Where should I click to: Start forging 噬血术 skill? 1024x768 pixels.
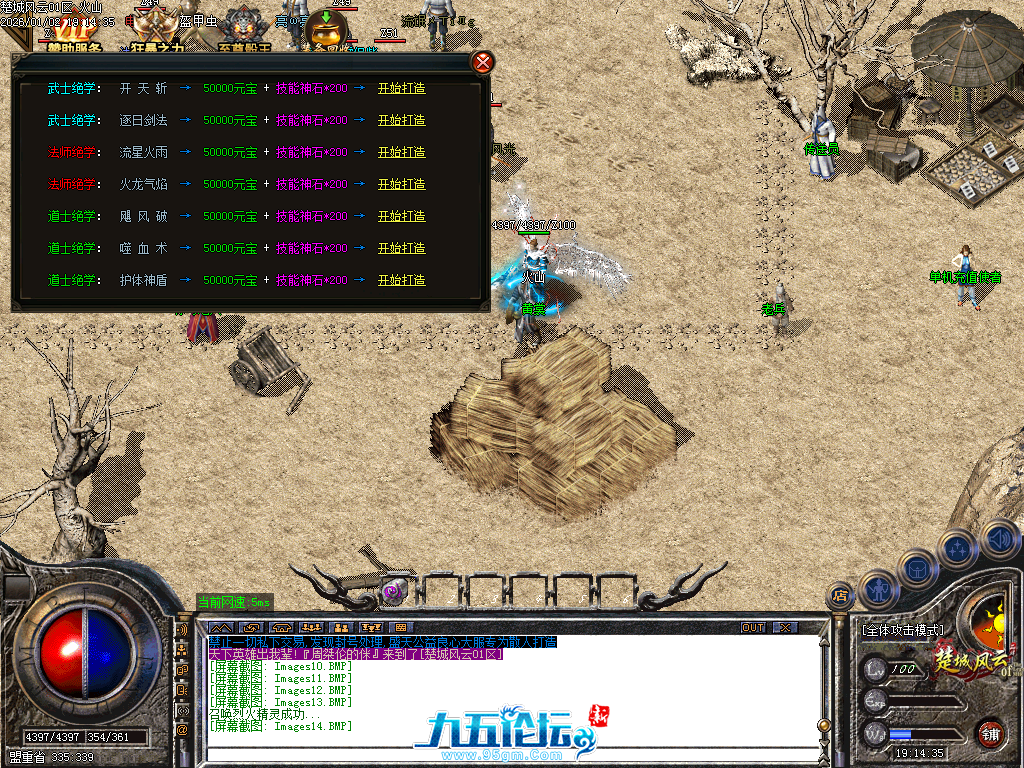click(x=401, y=248)
